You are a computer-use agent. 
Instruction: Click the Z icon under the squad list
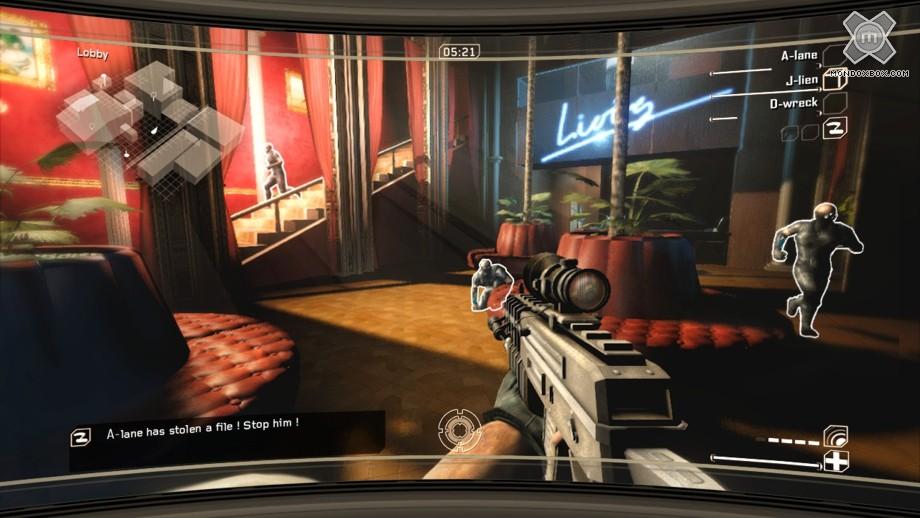point(834,129)
